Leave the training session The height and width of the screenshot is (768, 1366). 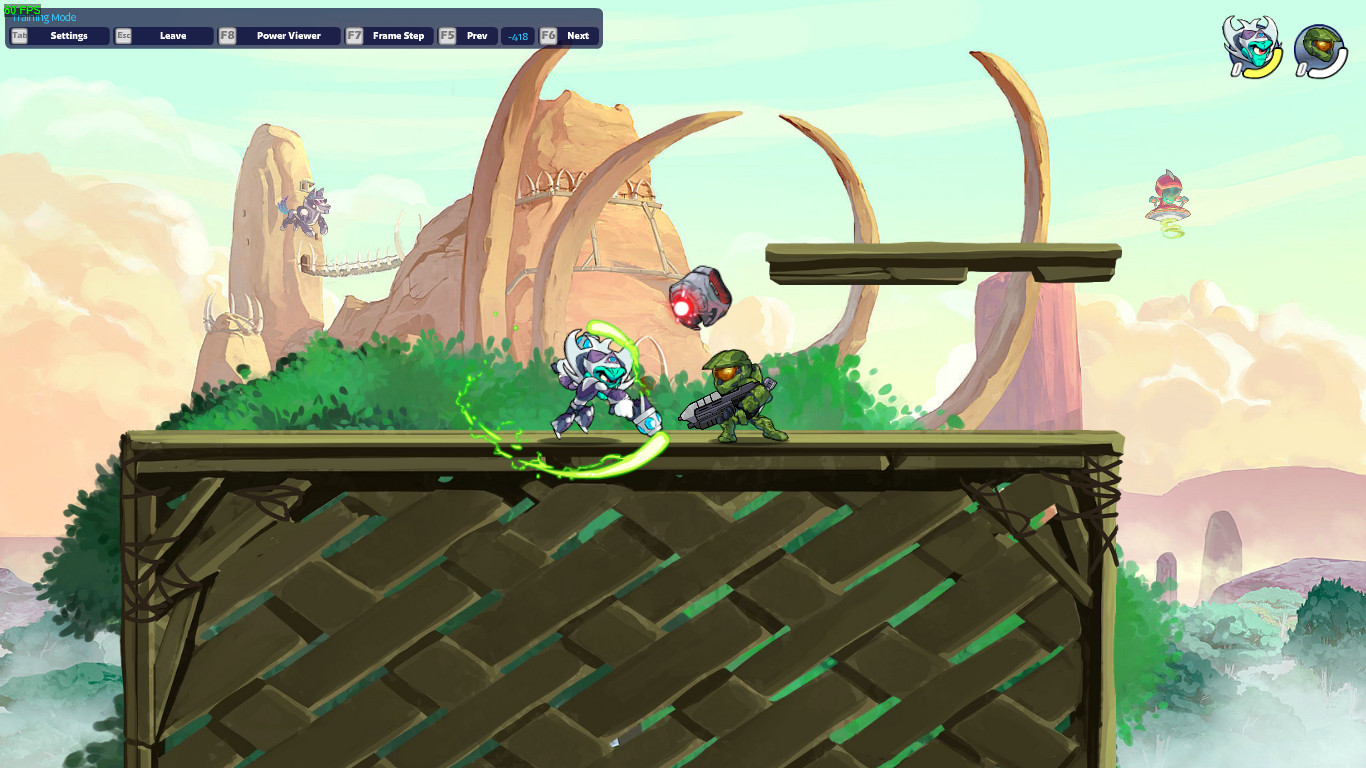coord(172,35)
